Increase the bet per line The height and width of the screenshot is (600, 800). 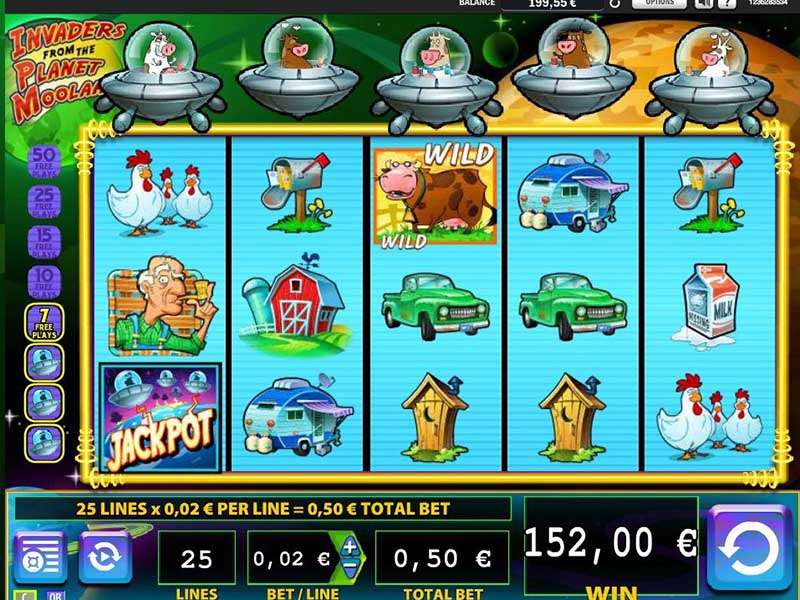350,546
